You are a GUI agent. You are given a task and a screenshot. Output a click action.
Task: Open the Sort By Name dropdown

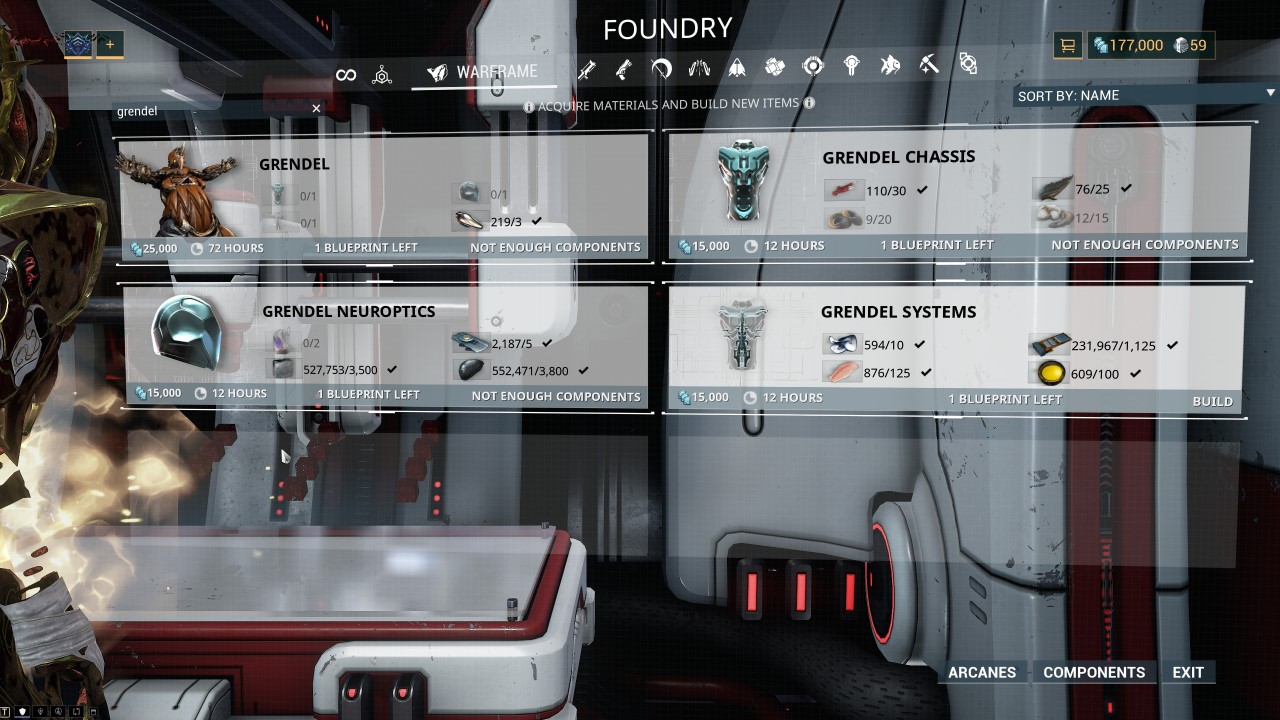(x=1140, y=94)
